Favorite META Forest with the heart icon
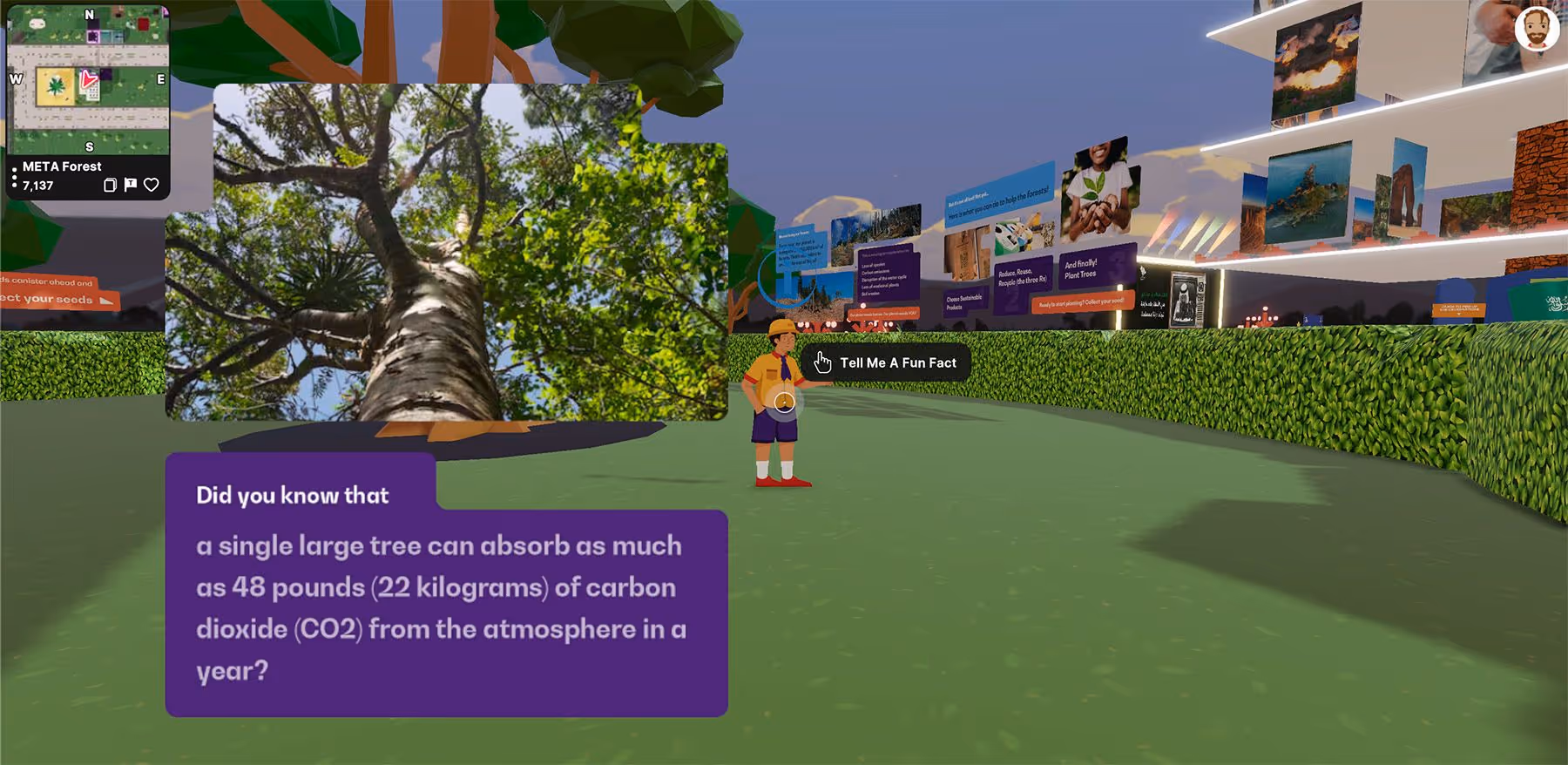1568x765 pixels. [152, 185]
